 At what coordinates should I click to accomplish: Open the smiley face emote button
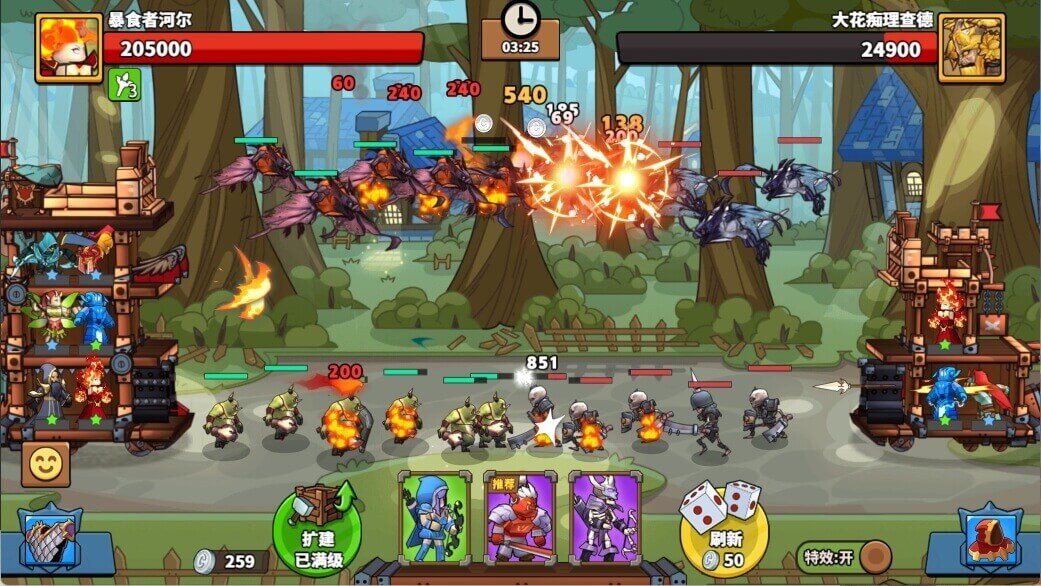click(46, 464)
